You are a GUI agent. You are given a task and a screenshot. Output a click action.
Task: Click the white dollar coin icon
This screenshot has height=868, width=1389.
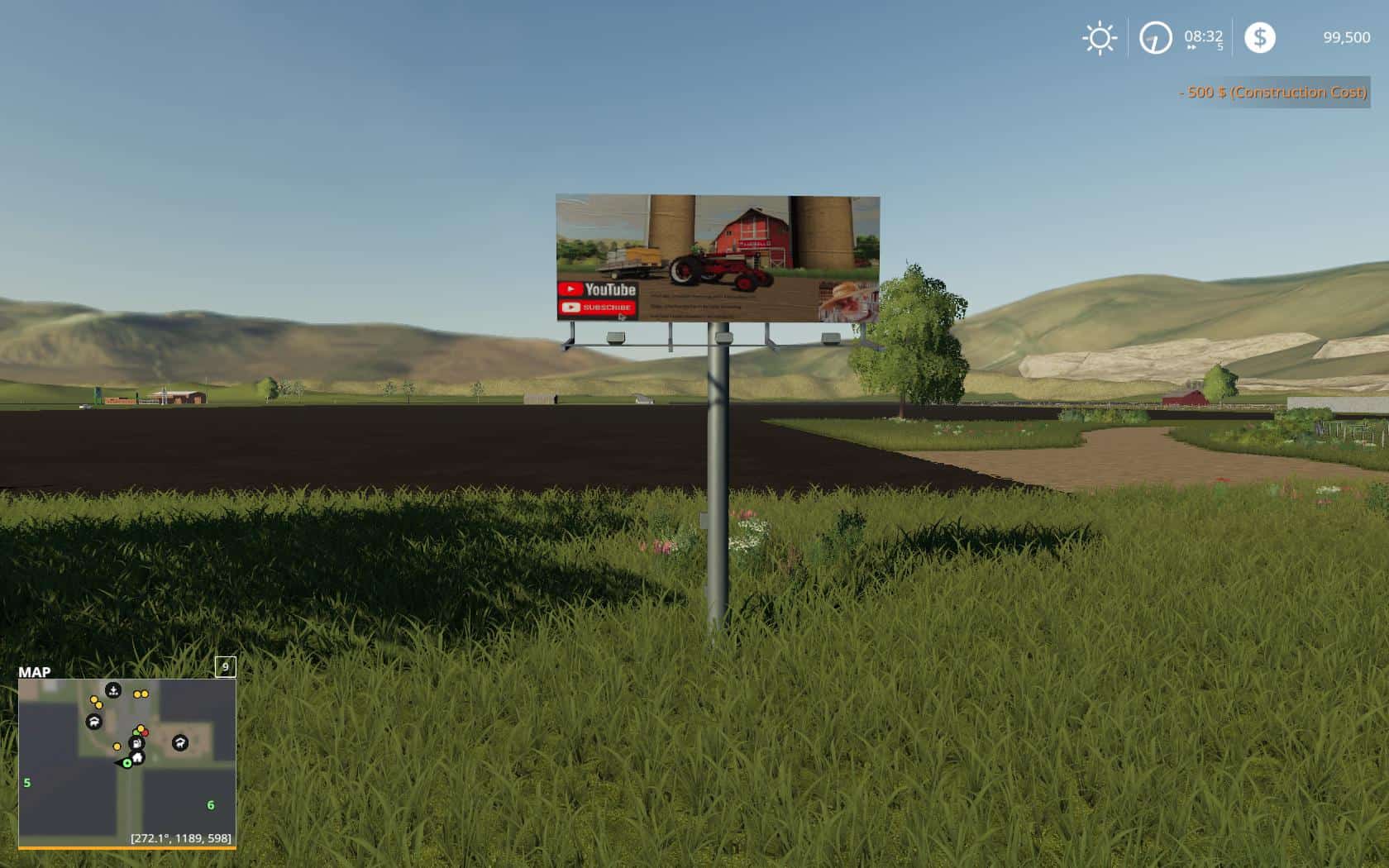click(1260, 37)
